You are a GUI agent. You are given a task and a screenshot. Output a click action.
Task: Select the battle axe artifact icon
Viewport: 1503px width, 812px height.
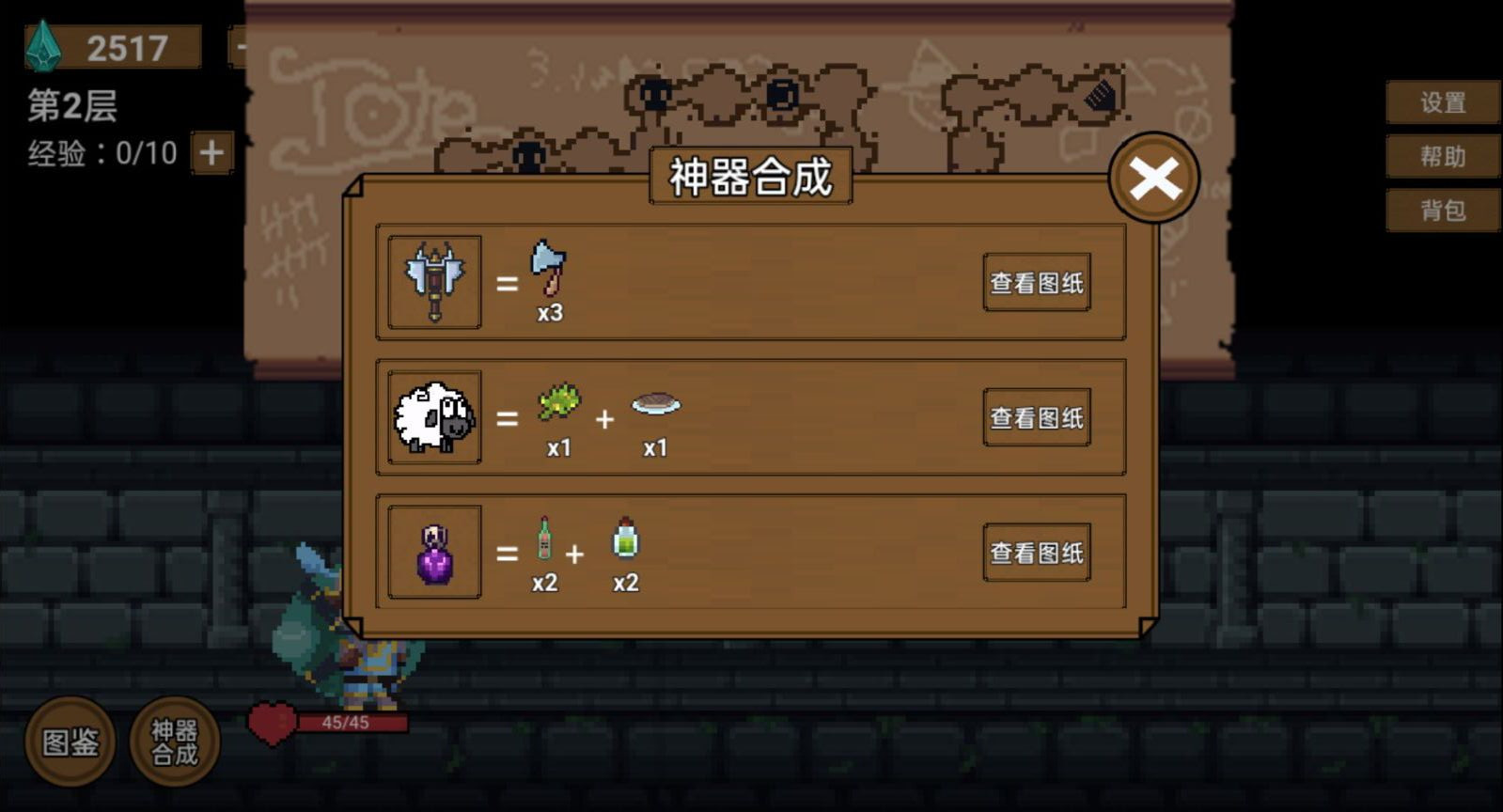click(433, 282)
